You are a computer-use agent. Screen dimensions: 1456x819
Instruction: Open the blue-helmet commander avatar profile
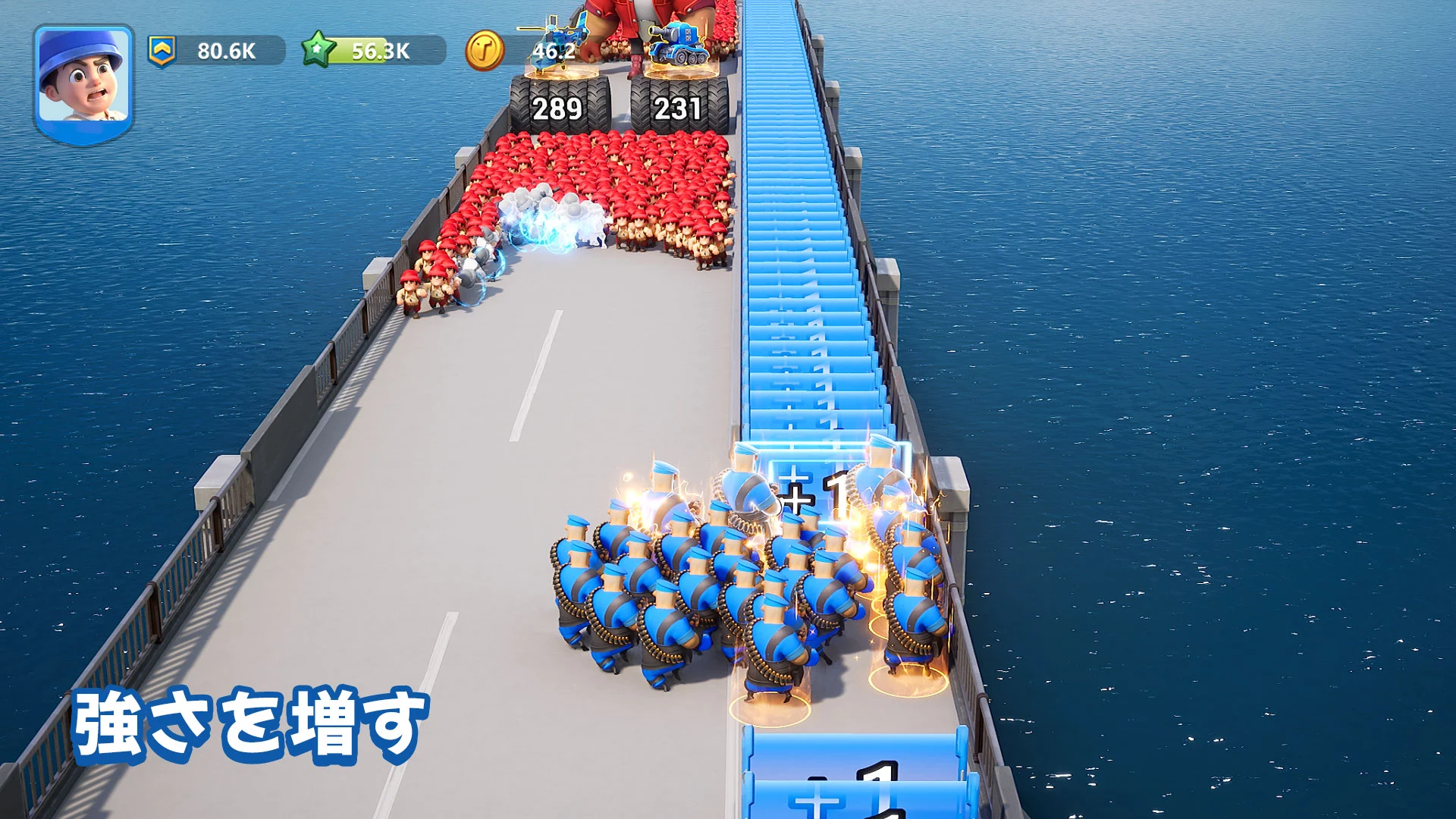83,82
